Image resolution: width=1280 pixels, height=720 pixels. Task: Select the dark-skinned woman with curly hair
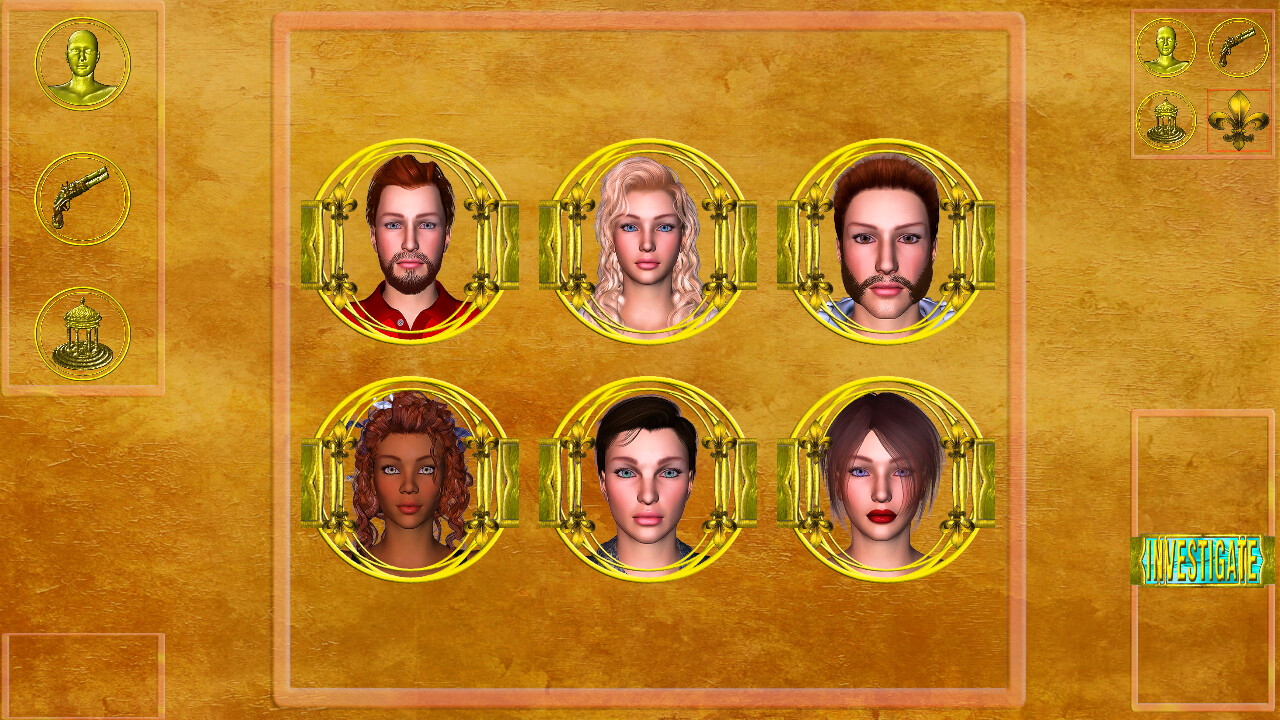[x=410, y=480]
